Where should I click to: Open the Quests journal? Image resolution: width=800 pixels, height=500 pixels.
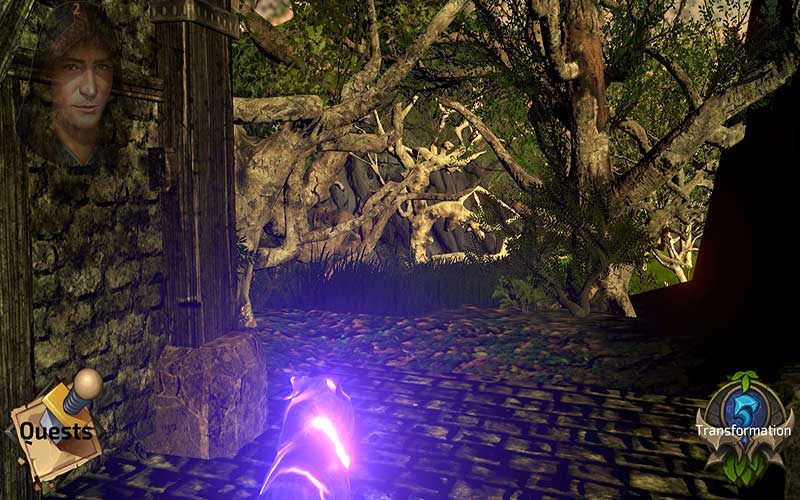pyautogui.click(x=57, y=430)
